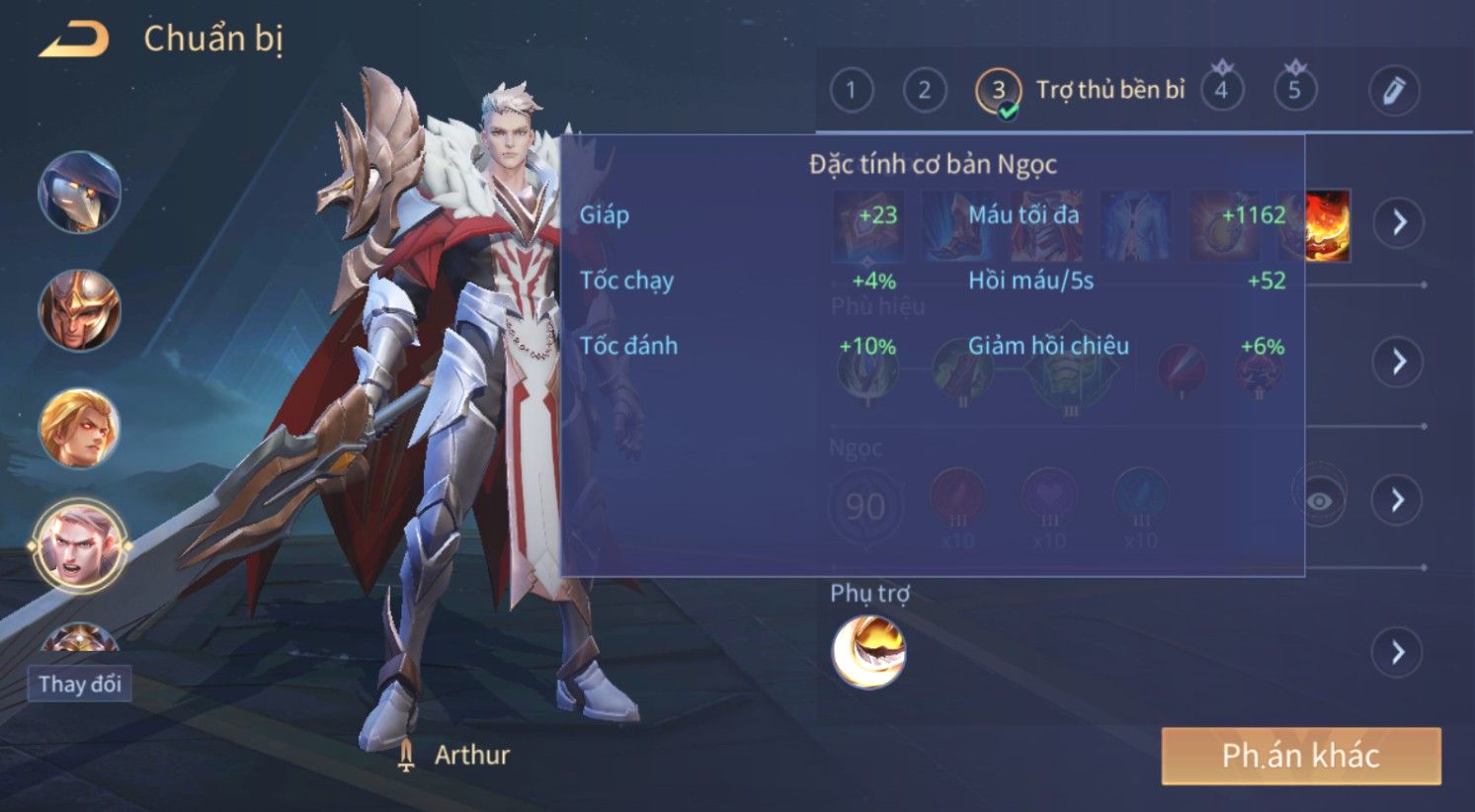Toggle the eye icon for Ngọc details
Screen dimensions: 1475x812
(x=1319, y=501)
